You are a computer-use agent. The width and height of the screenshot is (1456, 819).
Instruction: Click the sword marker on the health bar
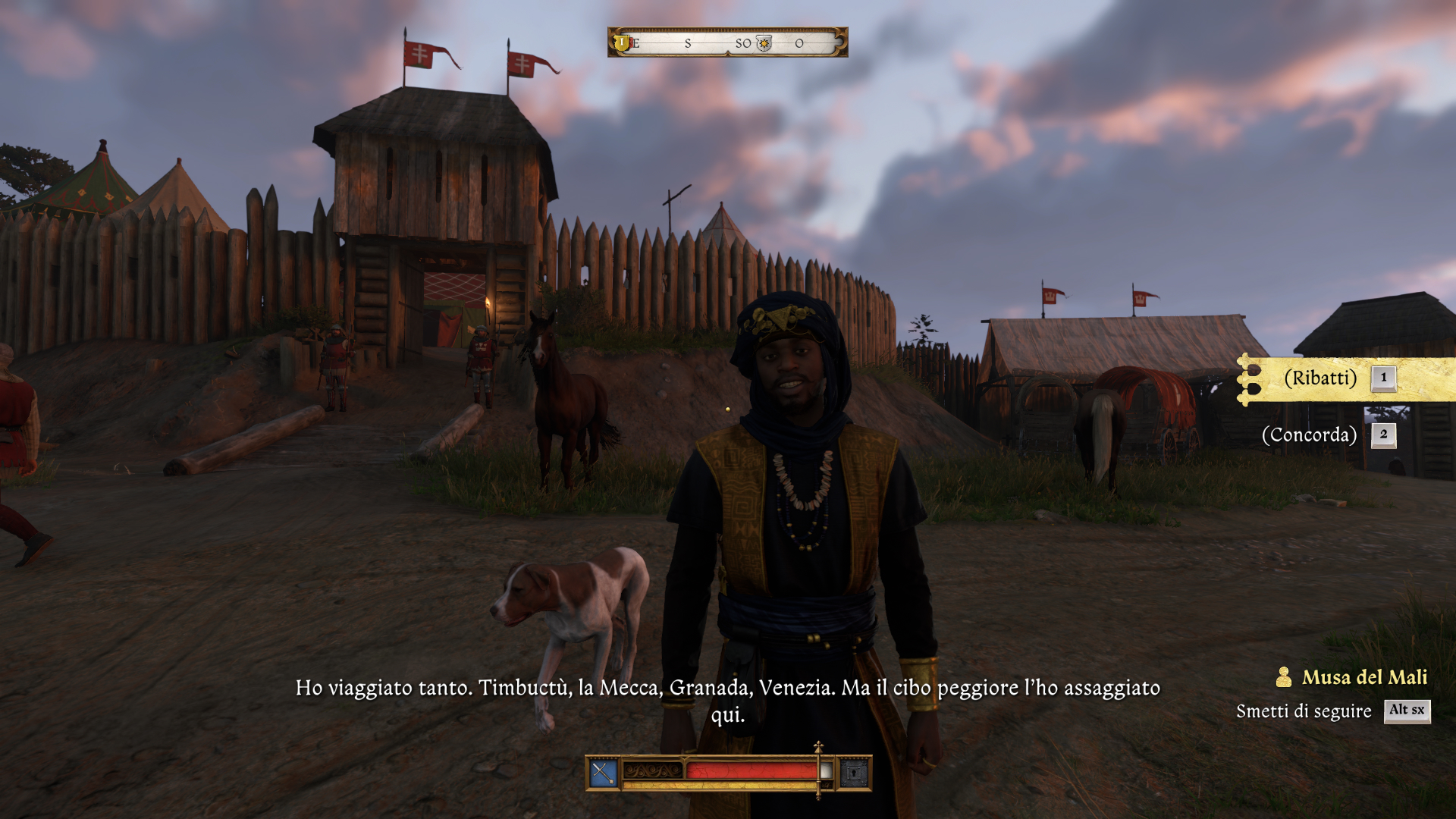(x=817, y=770)
